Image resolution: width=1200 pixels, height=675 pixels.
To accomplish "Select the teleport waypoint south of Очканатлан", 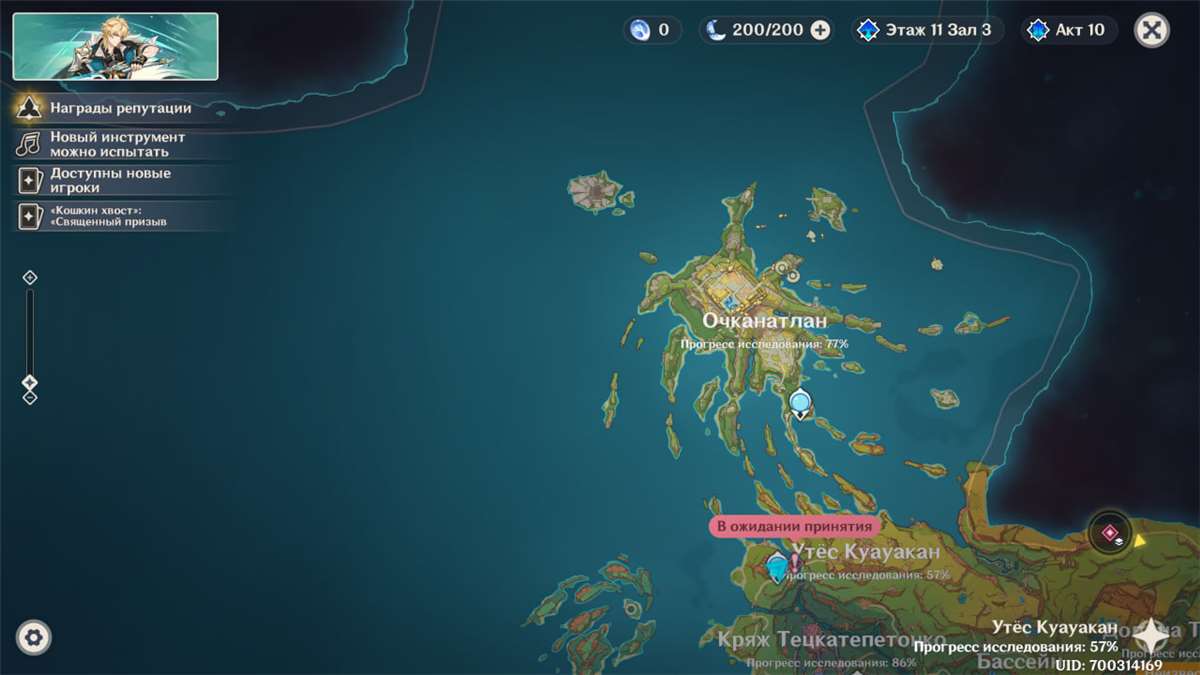I will (800, 404).
